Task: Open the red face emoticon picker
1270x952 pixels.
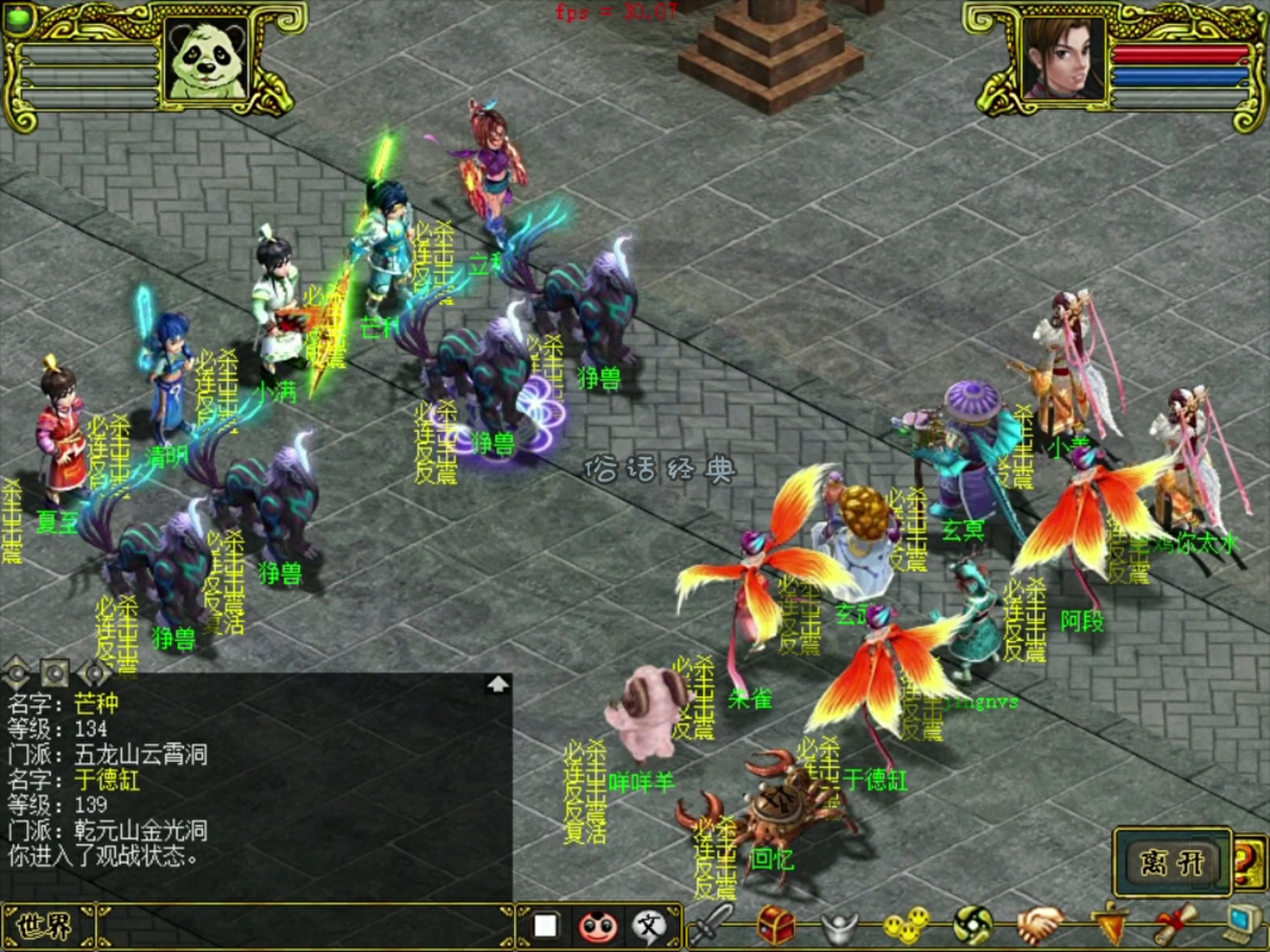Action: click(x=598, y=926)
